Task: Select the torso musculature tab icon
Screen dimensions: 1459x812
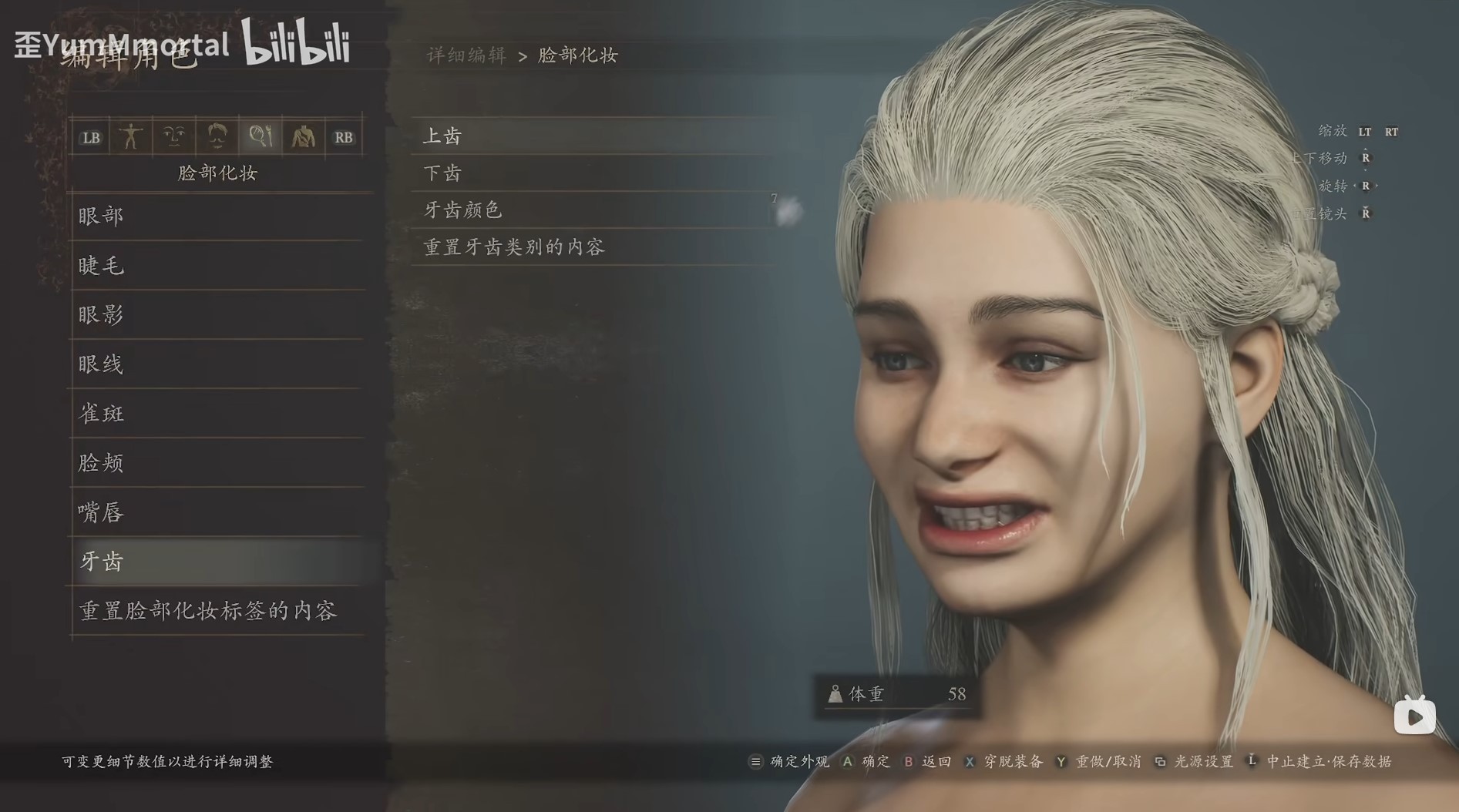Action: (x=303, y=136)
